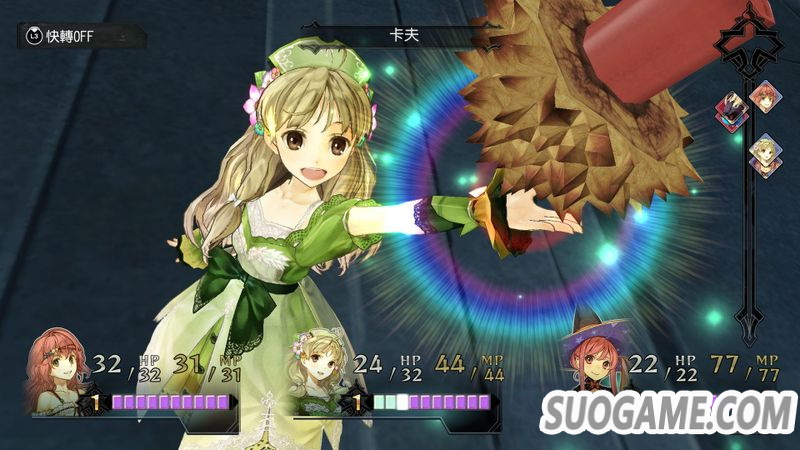Toggle the 快轉OFF fast-forward setting
The width and height of the screenshot is (800, 450).
coord(60,37)
